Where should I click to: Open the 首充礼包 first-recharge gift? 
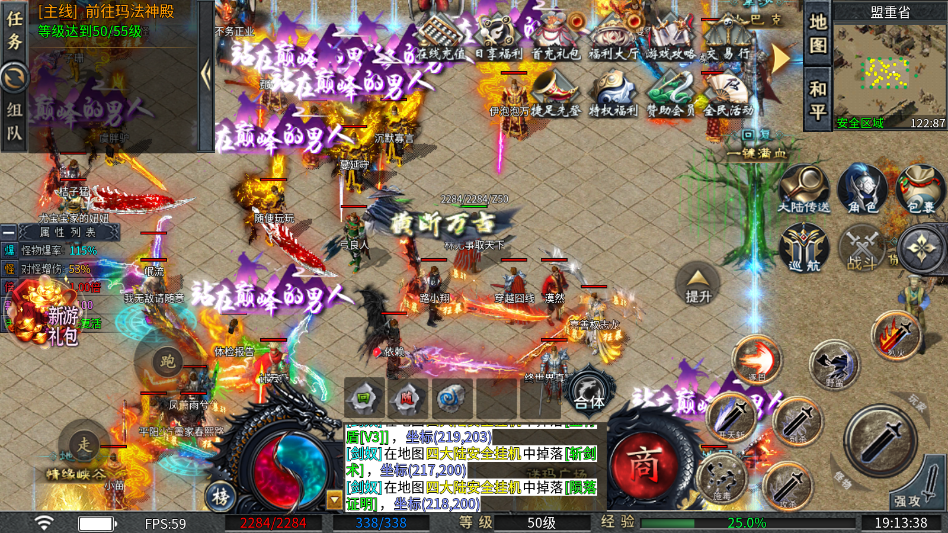pyautogui.click(x=555, y=36)
